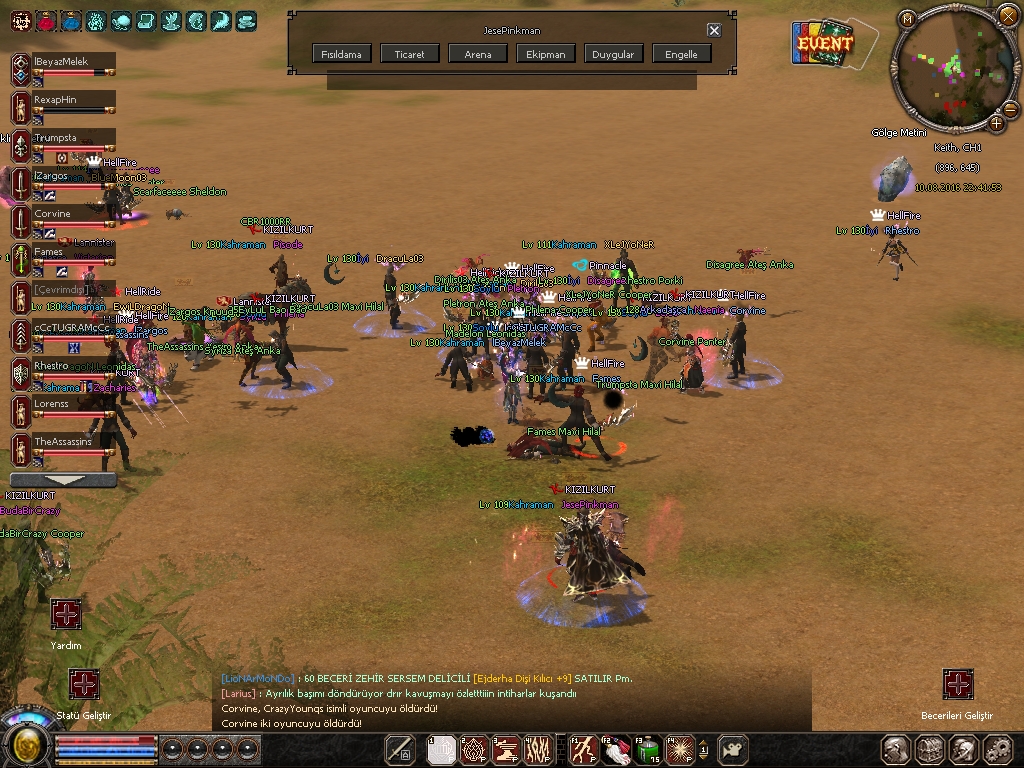Open trade with the Ticaret button
The image size is (1024, 768).
click(x=410, y=54)
